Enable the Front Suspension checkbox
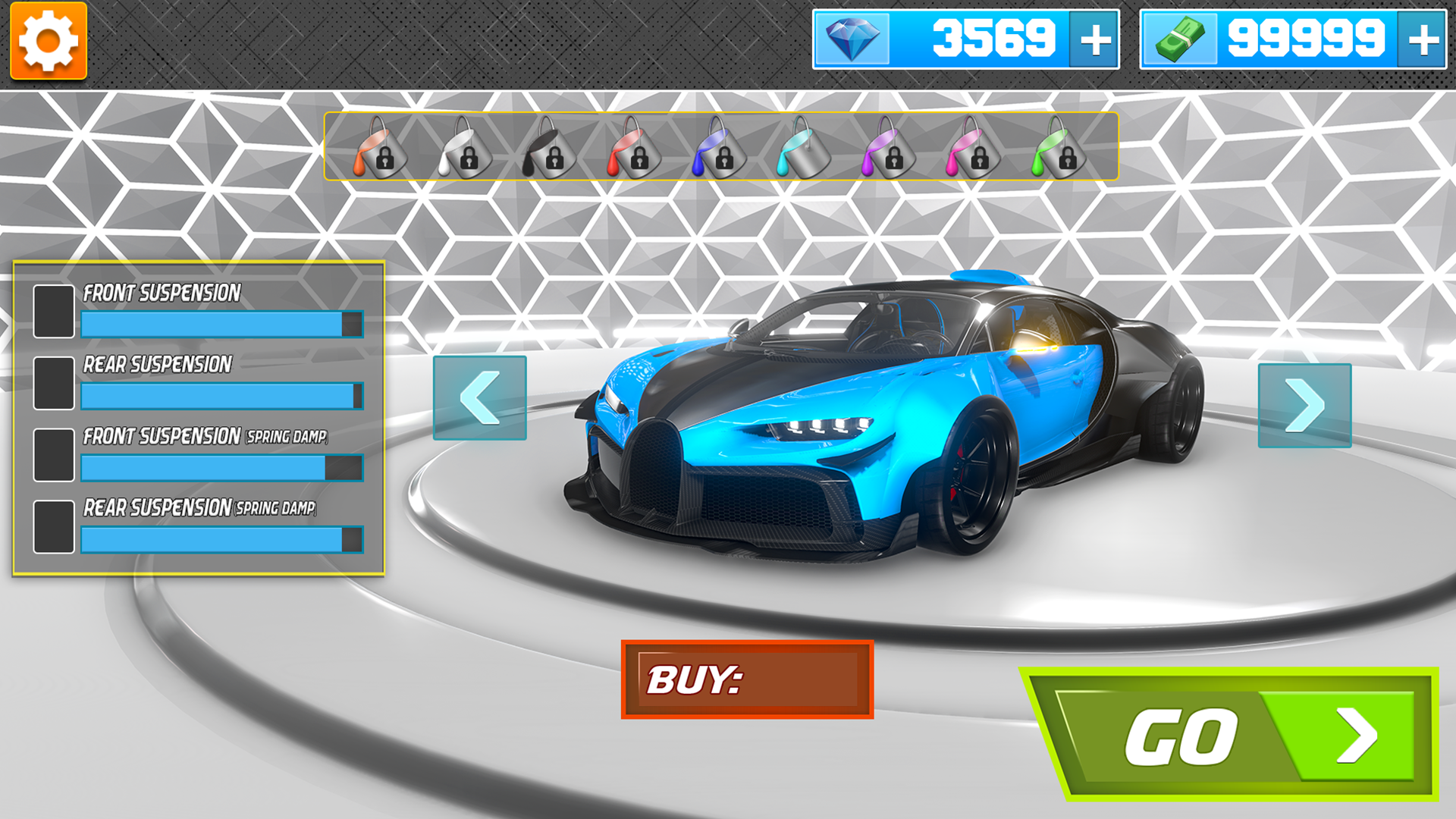The width and height of the screenshot is (1456, 819). pyautogui.click(x=52, y=310)
